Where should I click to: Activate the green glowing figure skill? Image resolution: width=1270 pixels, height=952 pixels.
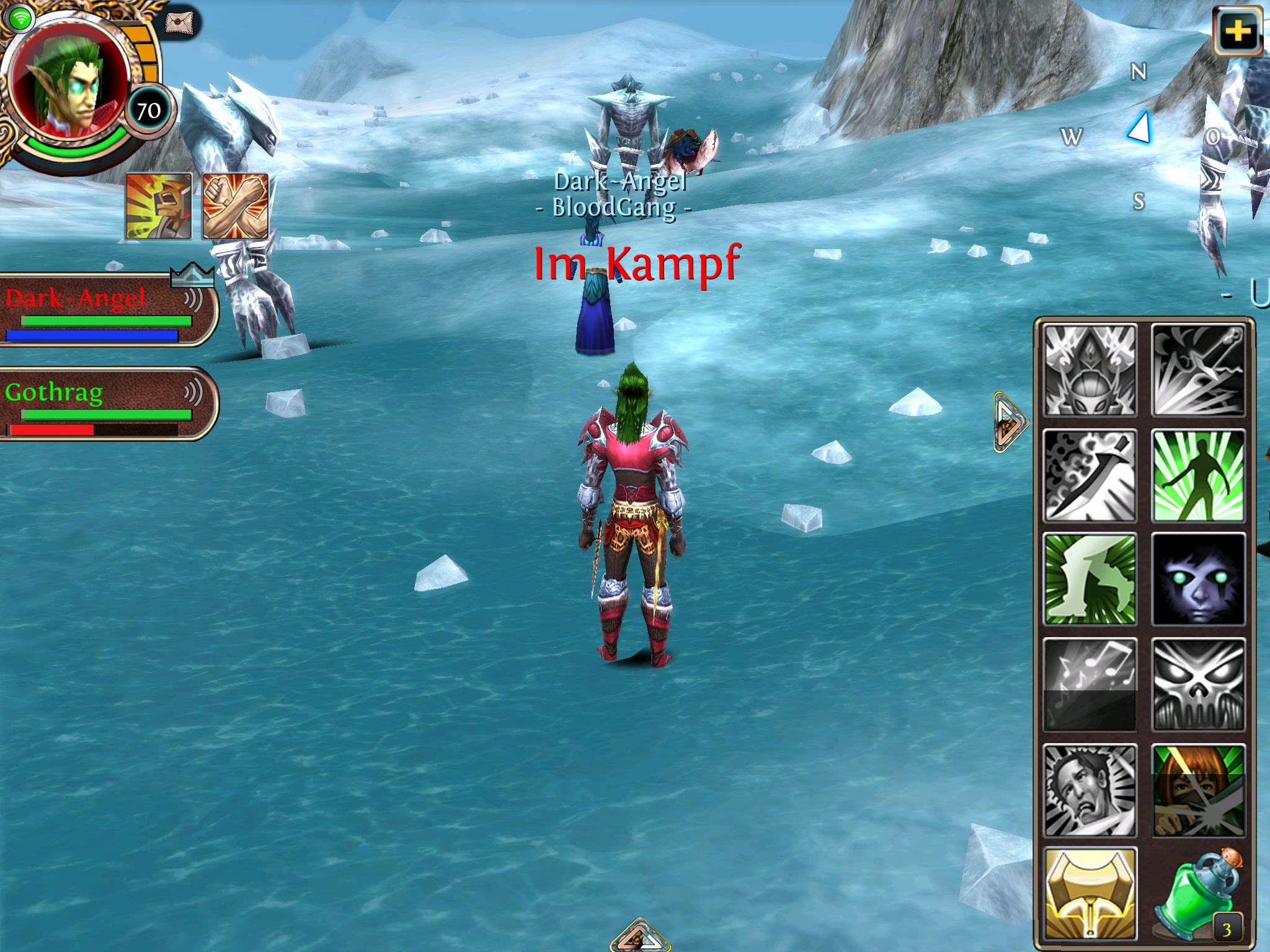click(x=1198, y=475)
